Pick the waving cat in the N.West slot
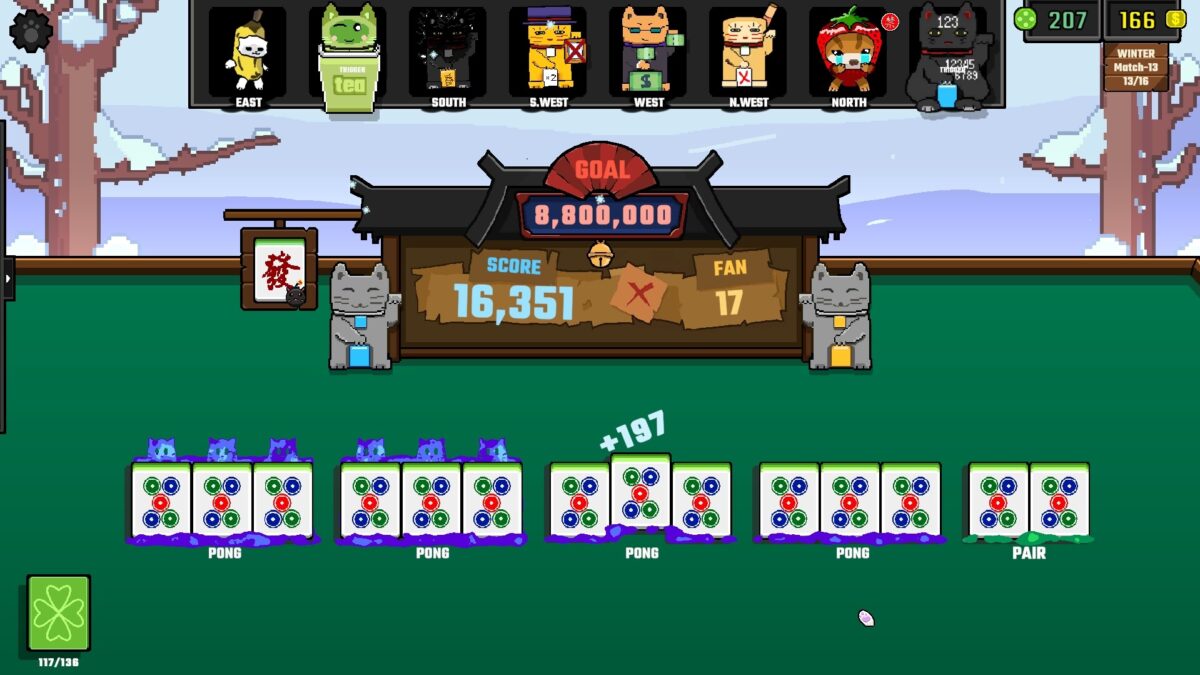1200x675 pixels. 747,52
